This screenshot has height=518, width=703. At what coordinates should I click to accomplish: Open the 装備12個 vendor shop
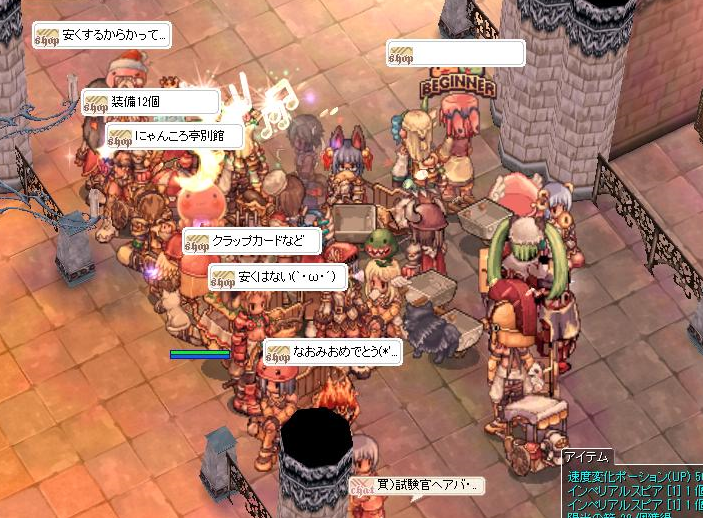coord(151,102)
